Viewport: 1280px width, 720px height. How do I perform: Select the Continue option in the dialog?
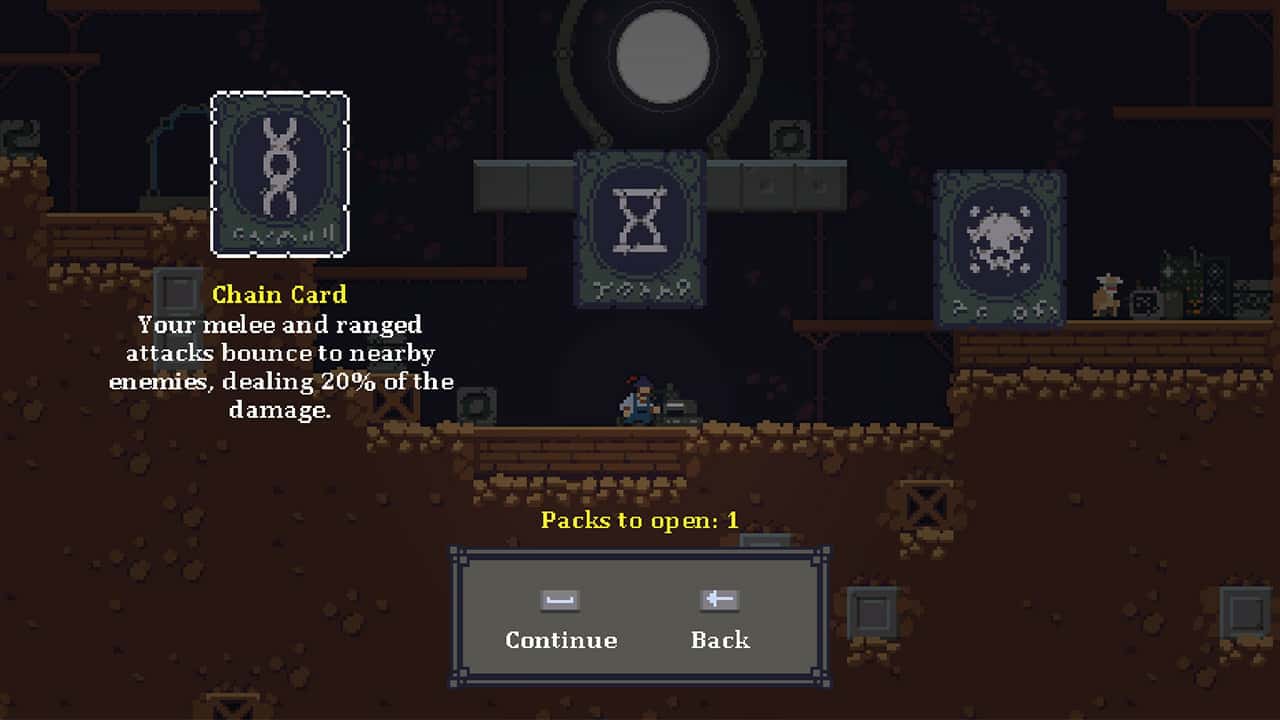[x=560, y=640]
